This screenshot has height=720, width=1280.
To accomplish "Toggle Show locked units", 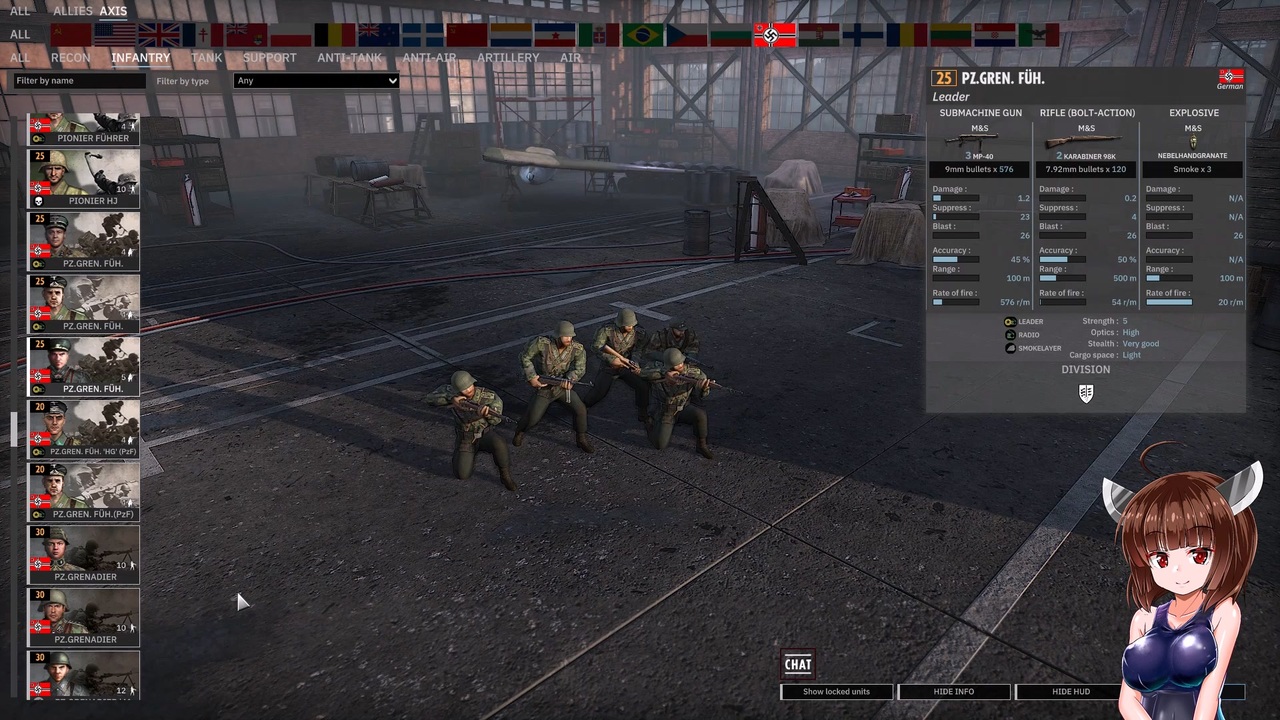I will tap(836, 691).
